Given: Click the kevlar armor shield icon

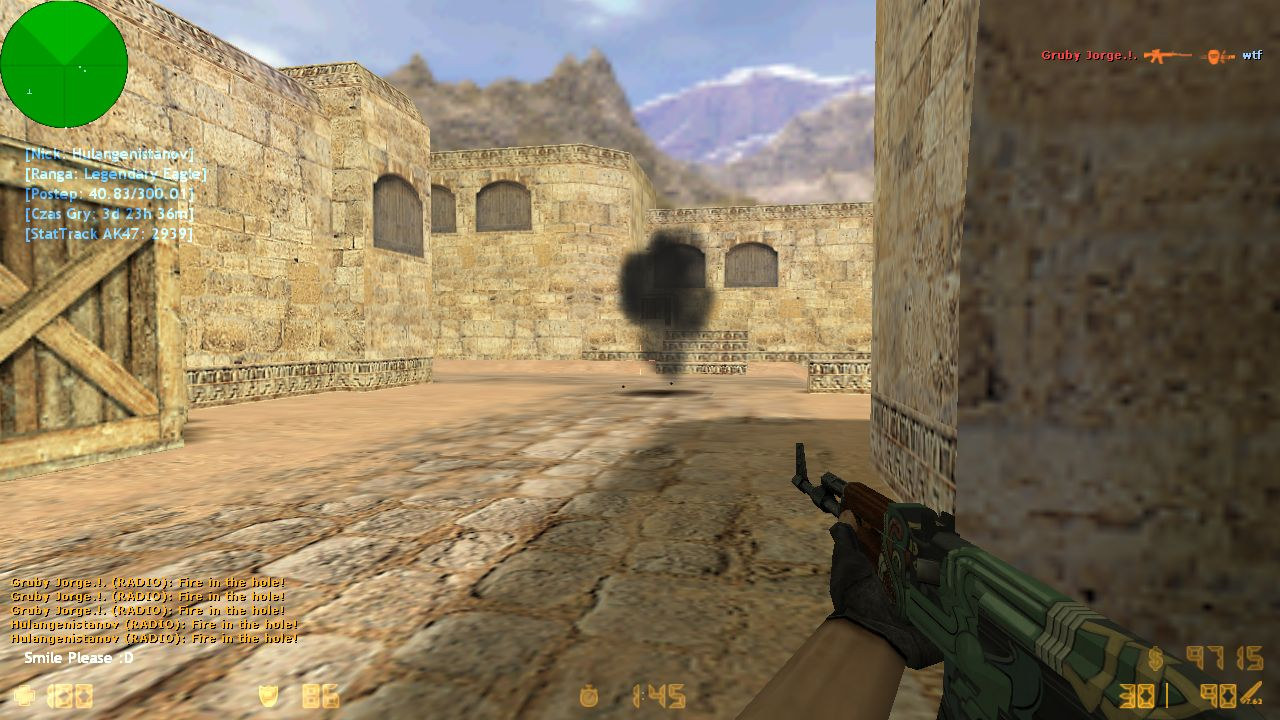Looking at the screenshot, I should pyautogui.click(x=268, y=696).
